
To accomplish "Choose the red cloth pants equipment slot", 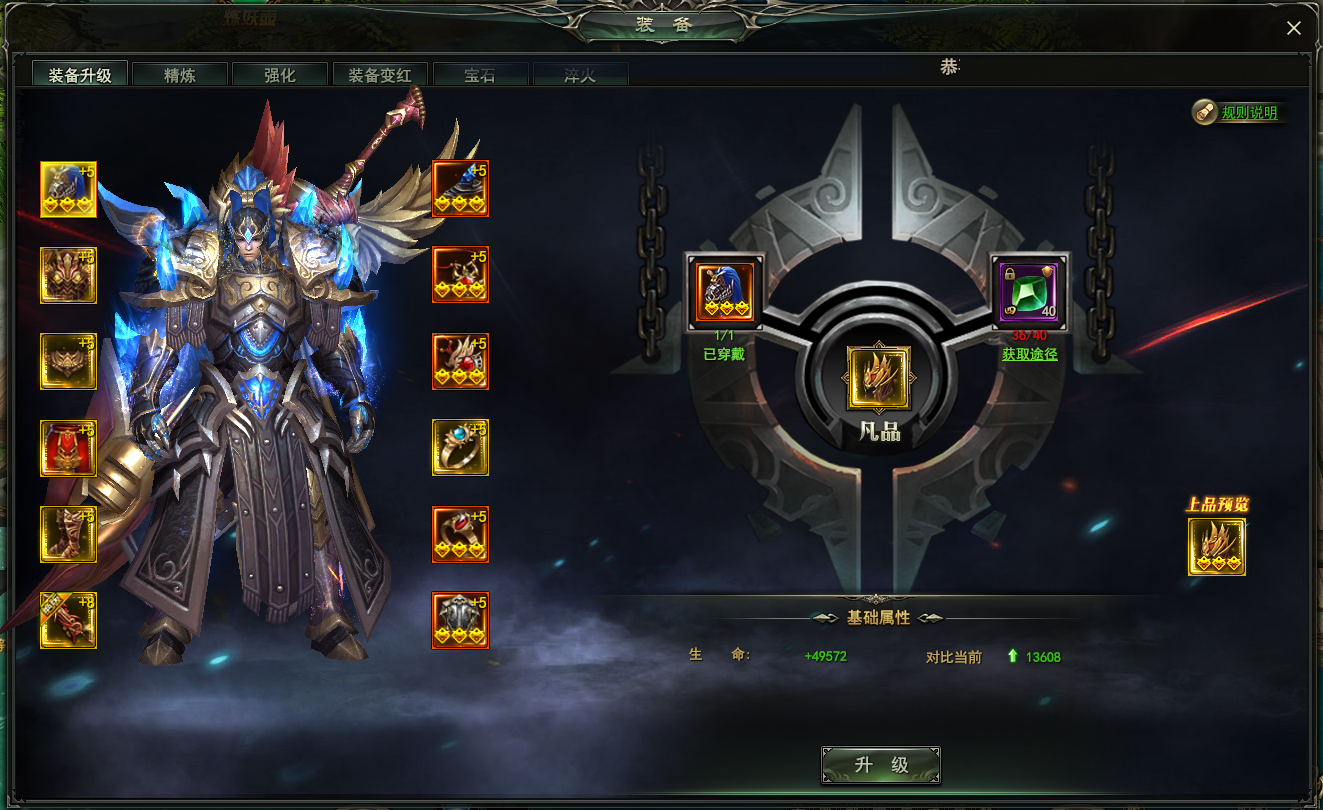I will 68,448.
